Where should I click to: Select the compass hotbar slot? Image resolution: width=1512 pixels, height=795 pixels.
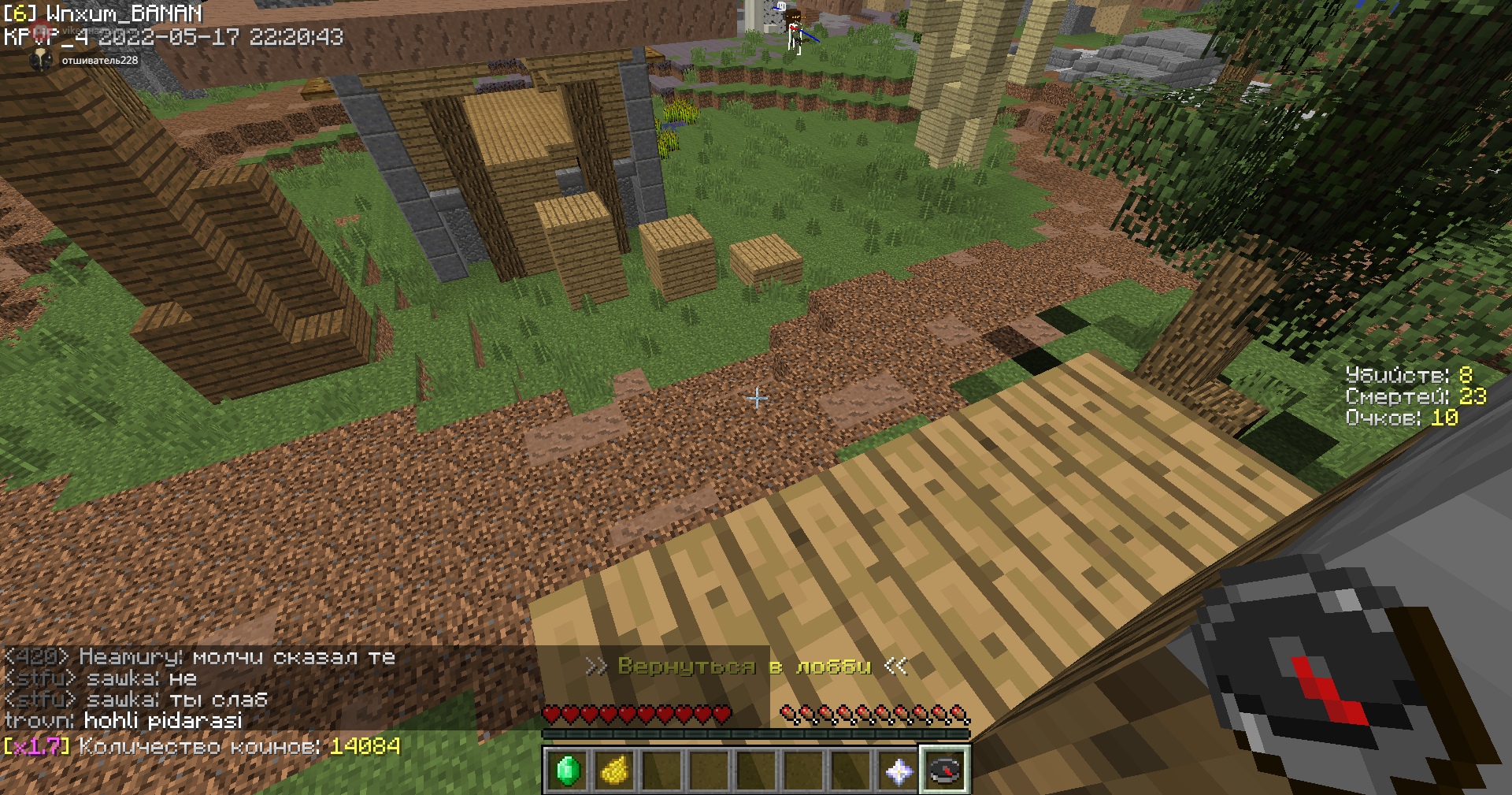coord(945,770)
